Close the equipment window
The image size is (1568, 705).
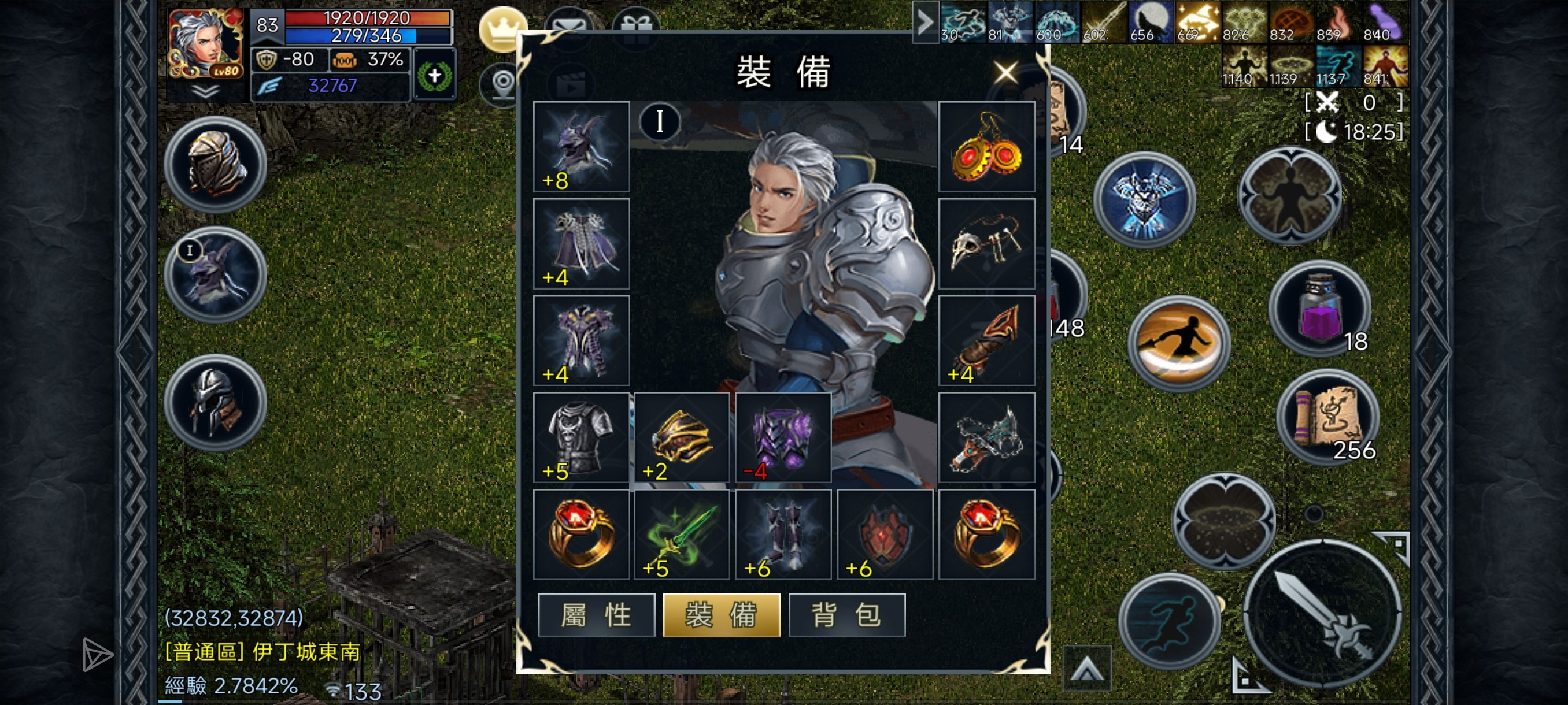click(1005, 72)
